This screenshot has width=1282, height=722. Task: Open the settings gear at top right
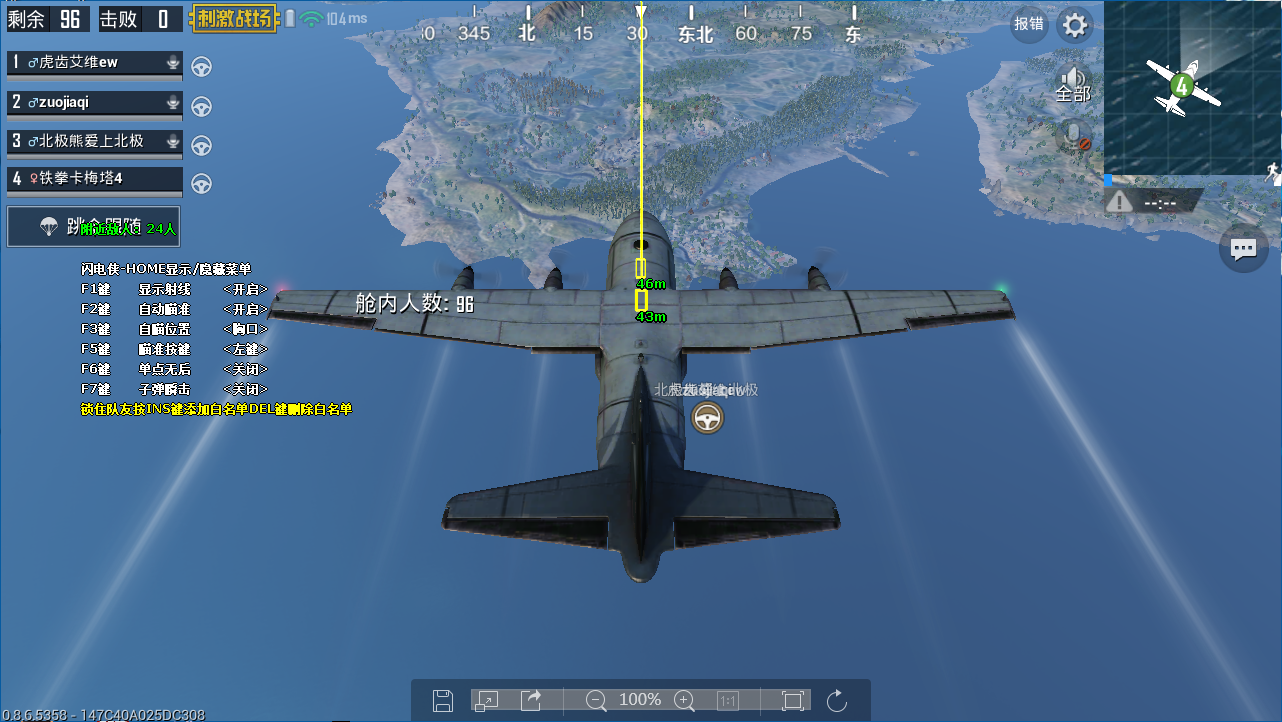1075,25
